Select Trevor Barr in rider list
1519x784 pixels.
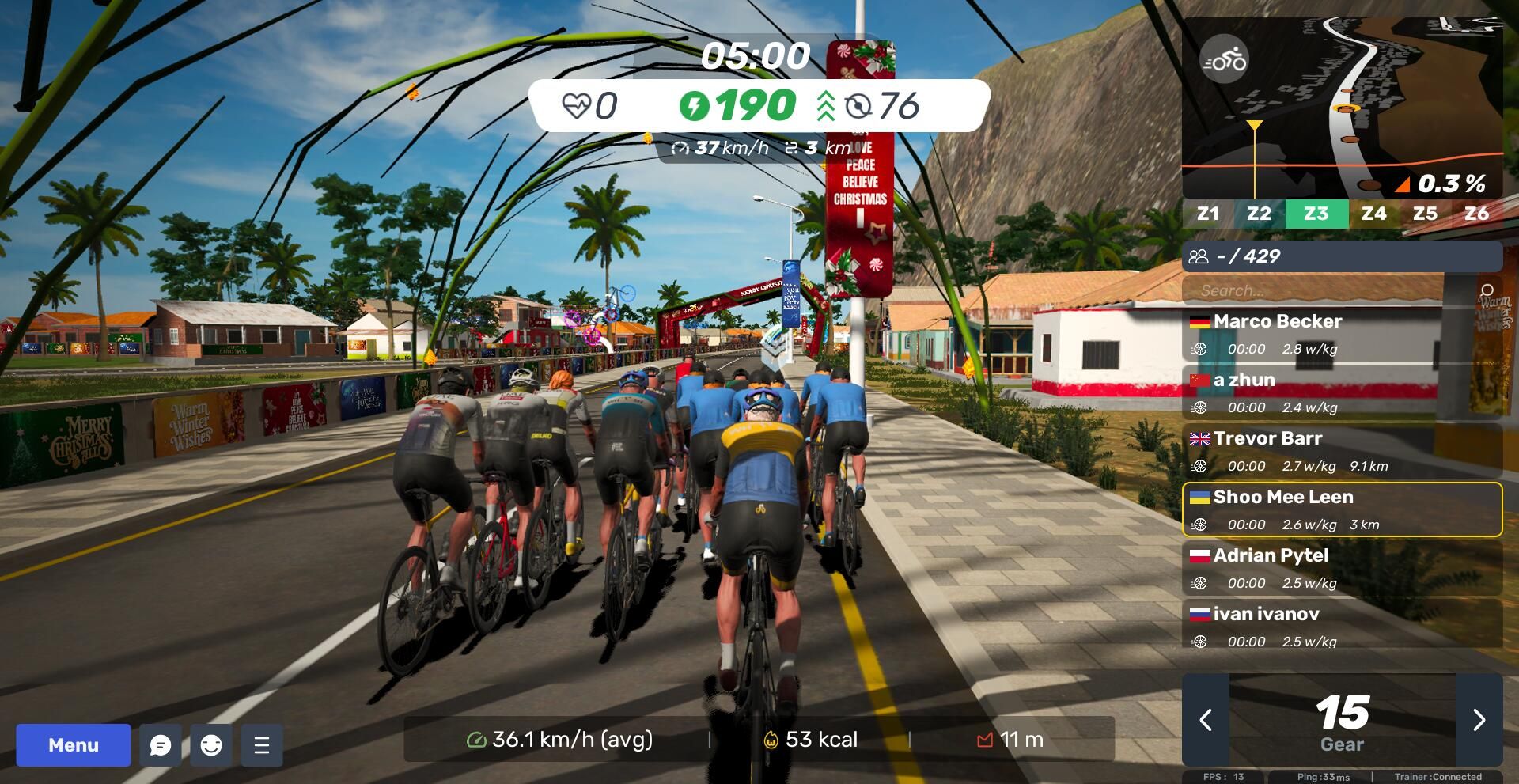1342,451
